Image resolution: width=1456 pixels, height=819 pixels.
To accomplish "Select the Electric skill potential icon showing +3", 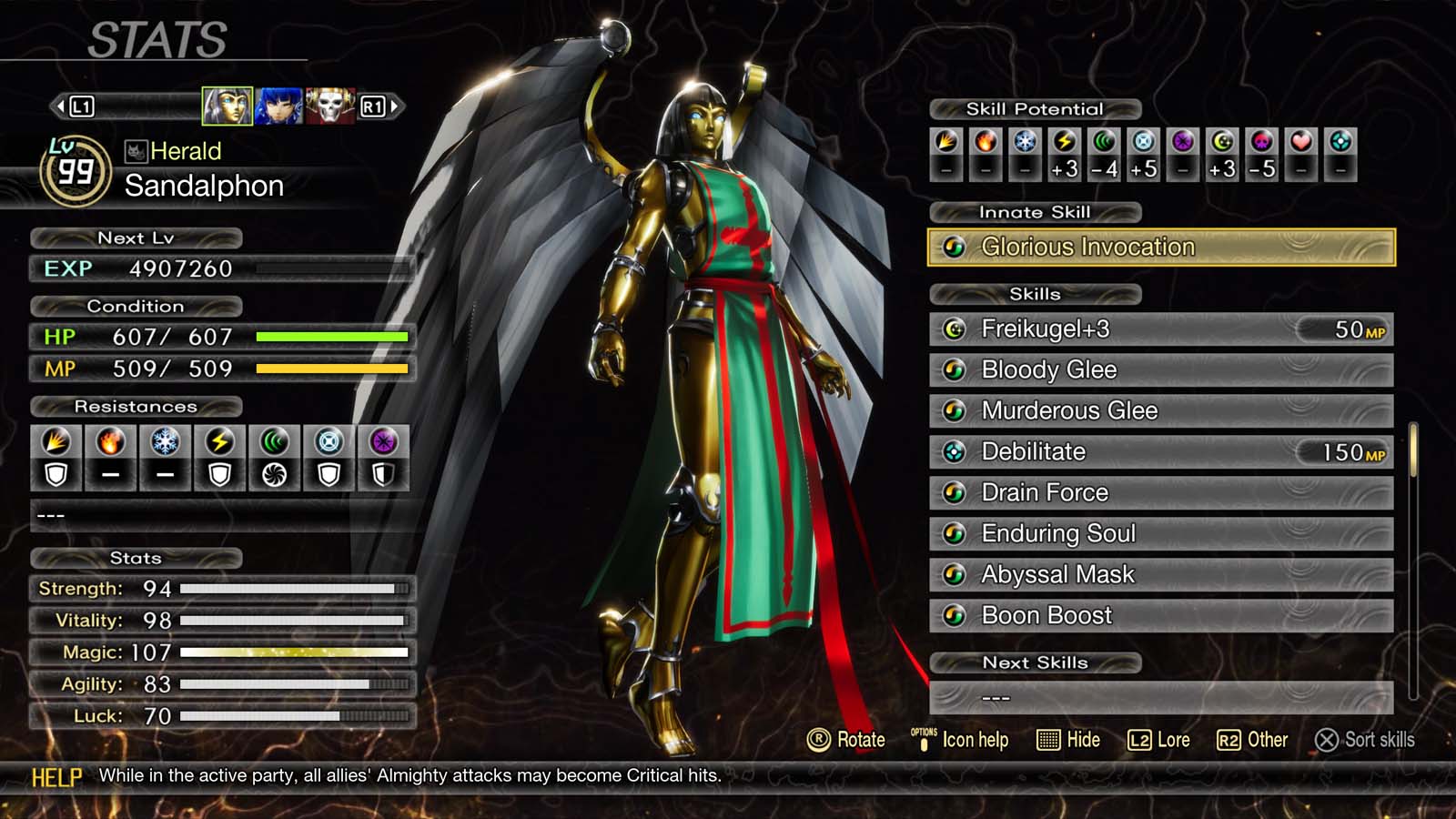I will 1065,142.
